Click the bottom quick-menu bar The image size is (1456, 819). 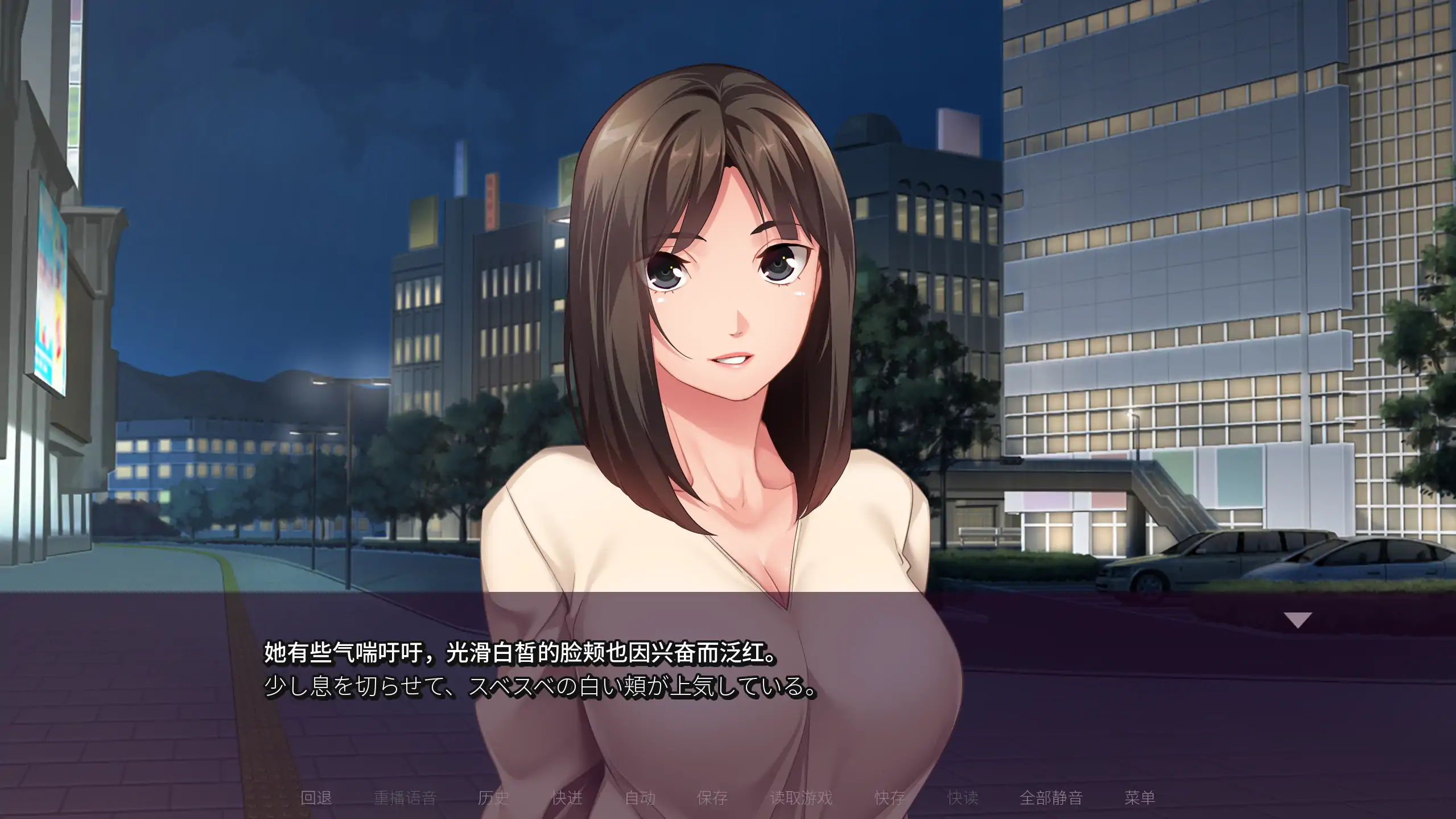coord(728,798)
